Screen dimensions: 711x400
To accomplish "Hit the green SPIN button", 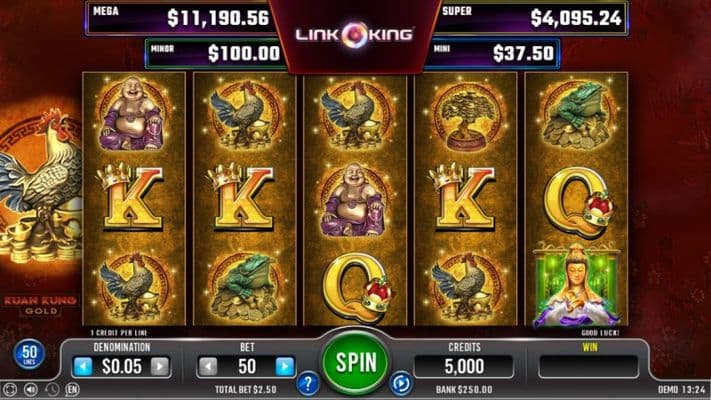I will pos(355,359).
